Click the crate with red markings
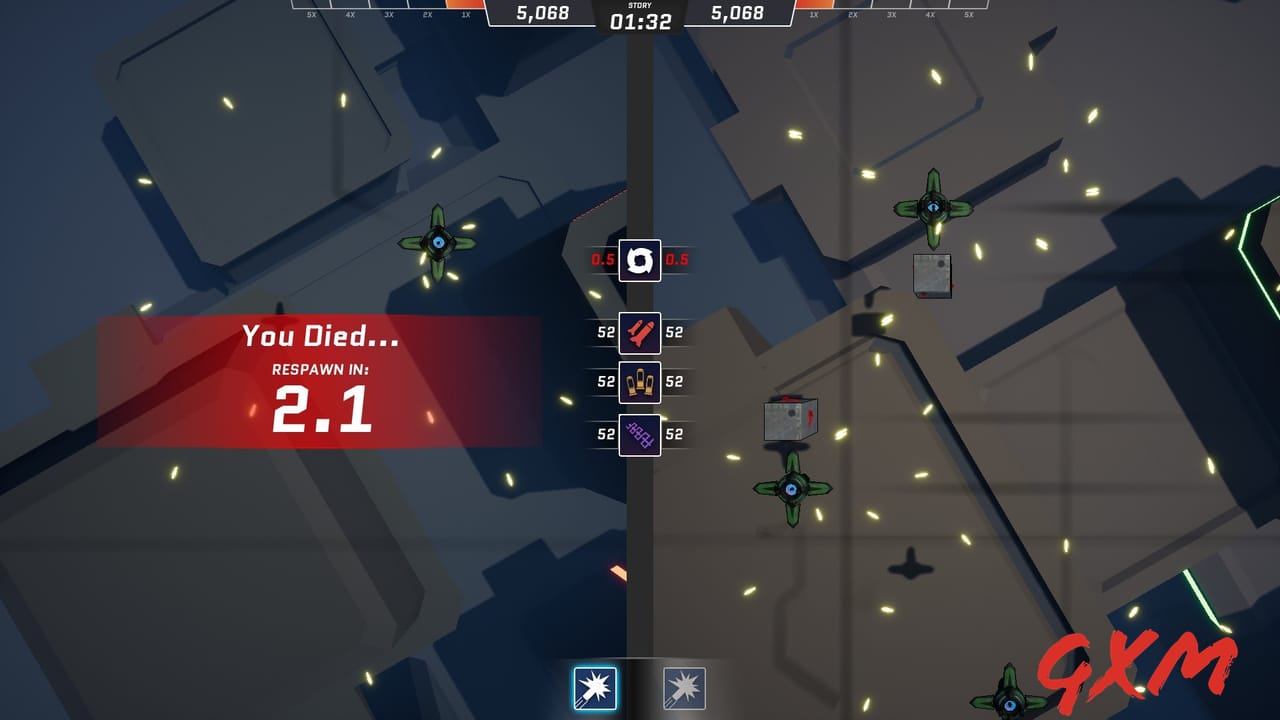1280x720 pixels. [789, 415]
